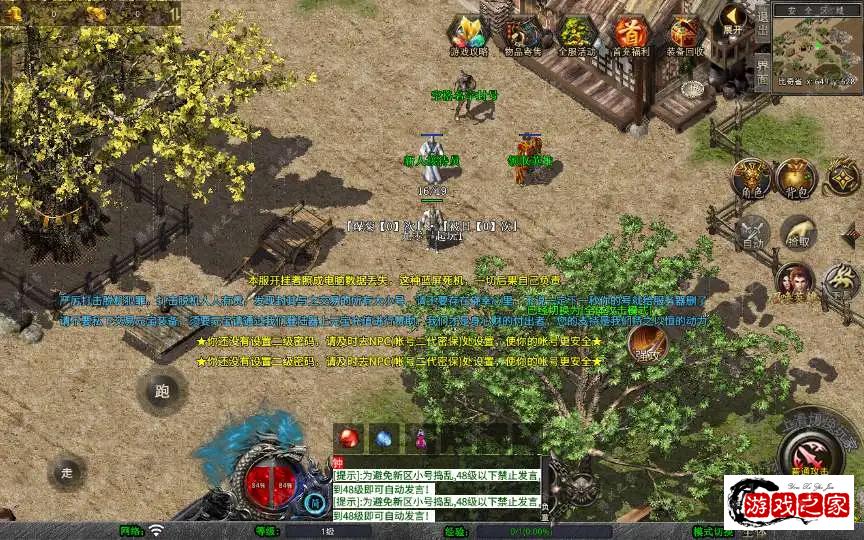This screenshot has height=540, width=864.
Task: Use the red potion in the hotbar
Action: [348, 437]
